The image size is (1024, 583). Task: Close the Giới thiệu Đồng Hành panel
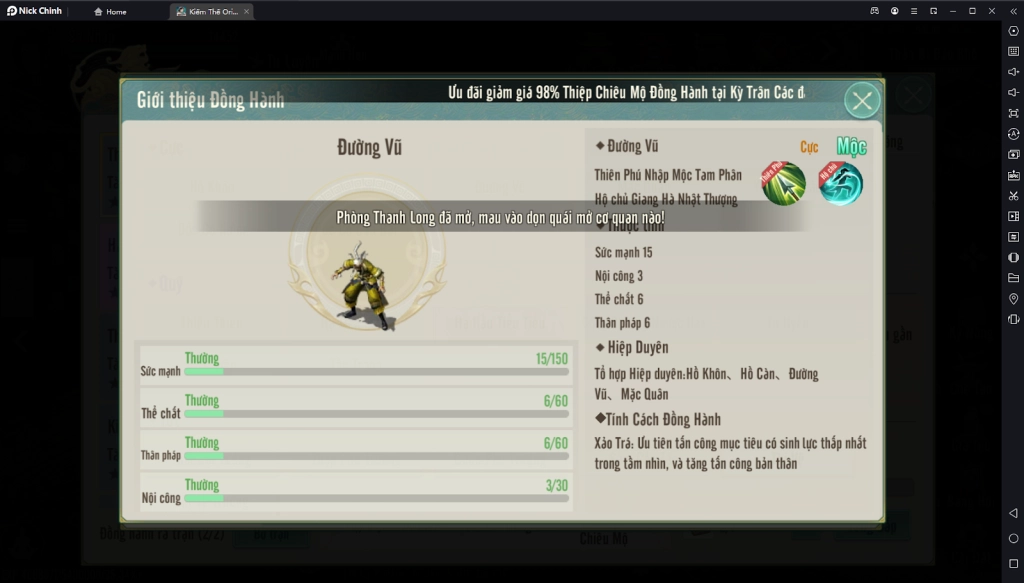[x=862, y=100]
